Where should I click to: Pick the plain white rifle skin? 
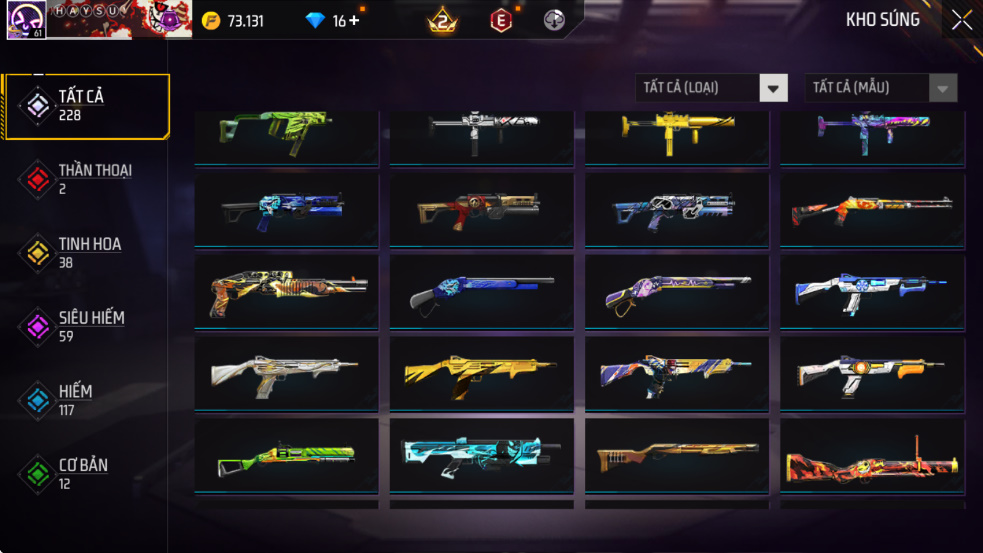pyautogui.click(x=286, y=373)
